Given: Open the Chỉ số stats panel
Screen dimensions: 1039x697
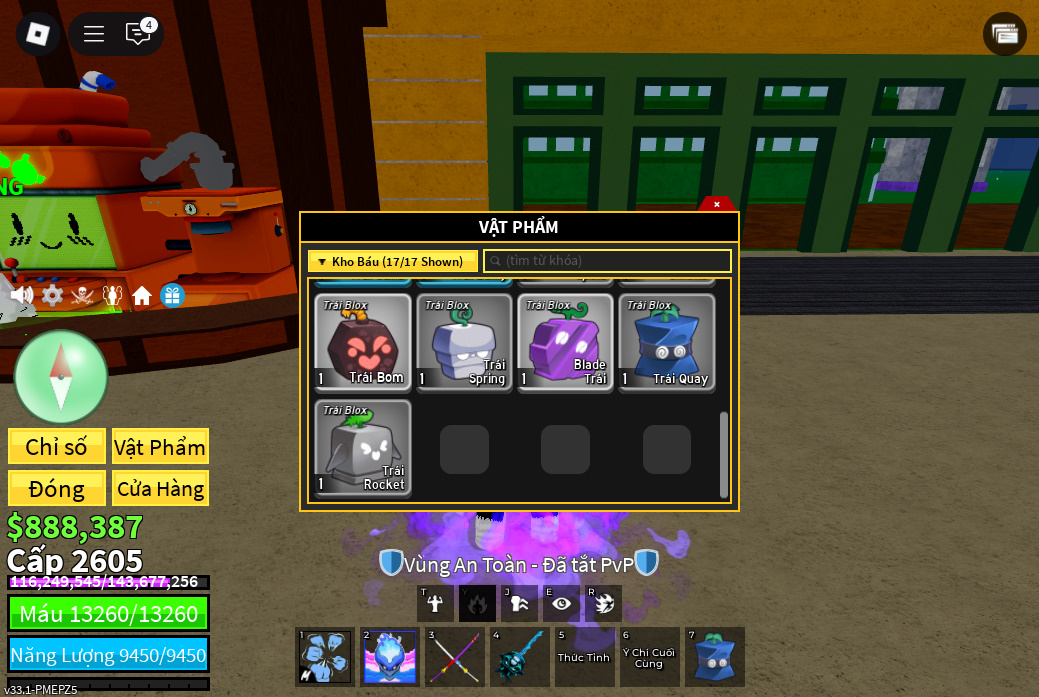Looking at the screenshot, I should pyautogui.click(x=57, y=447).
